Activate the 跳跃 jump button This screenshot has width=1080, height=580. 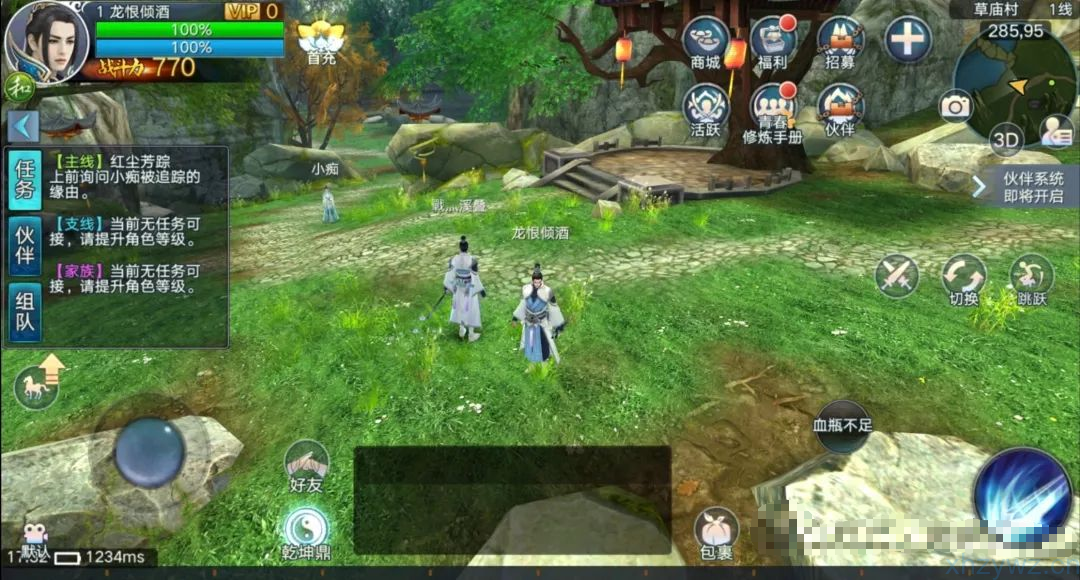[x=1030, y=278]
